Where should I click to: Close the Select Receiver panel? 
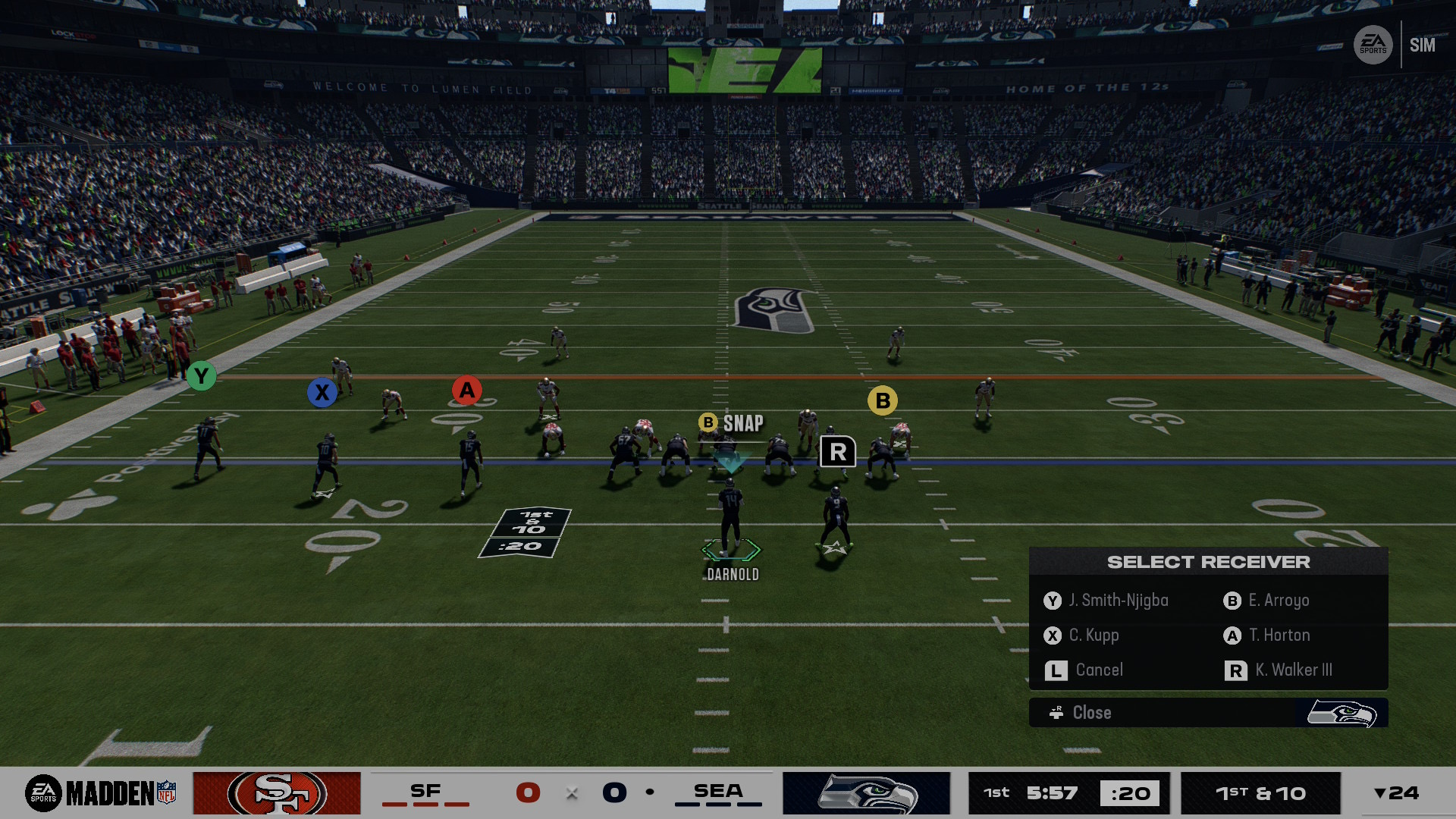click(x=1090, y=713)
